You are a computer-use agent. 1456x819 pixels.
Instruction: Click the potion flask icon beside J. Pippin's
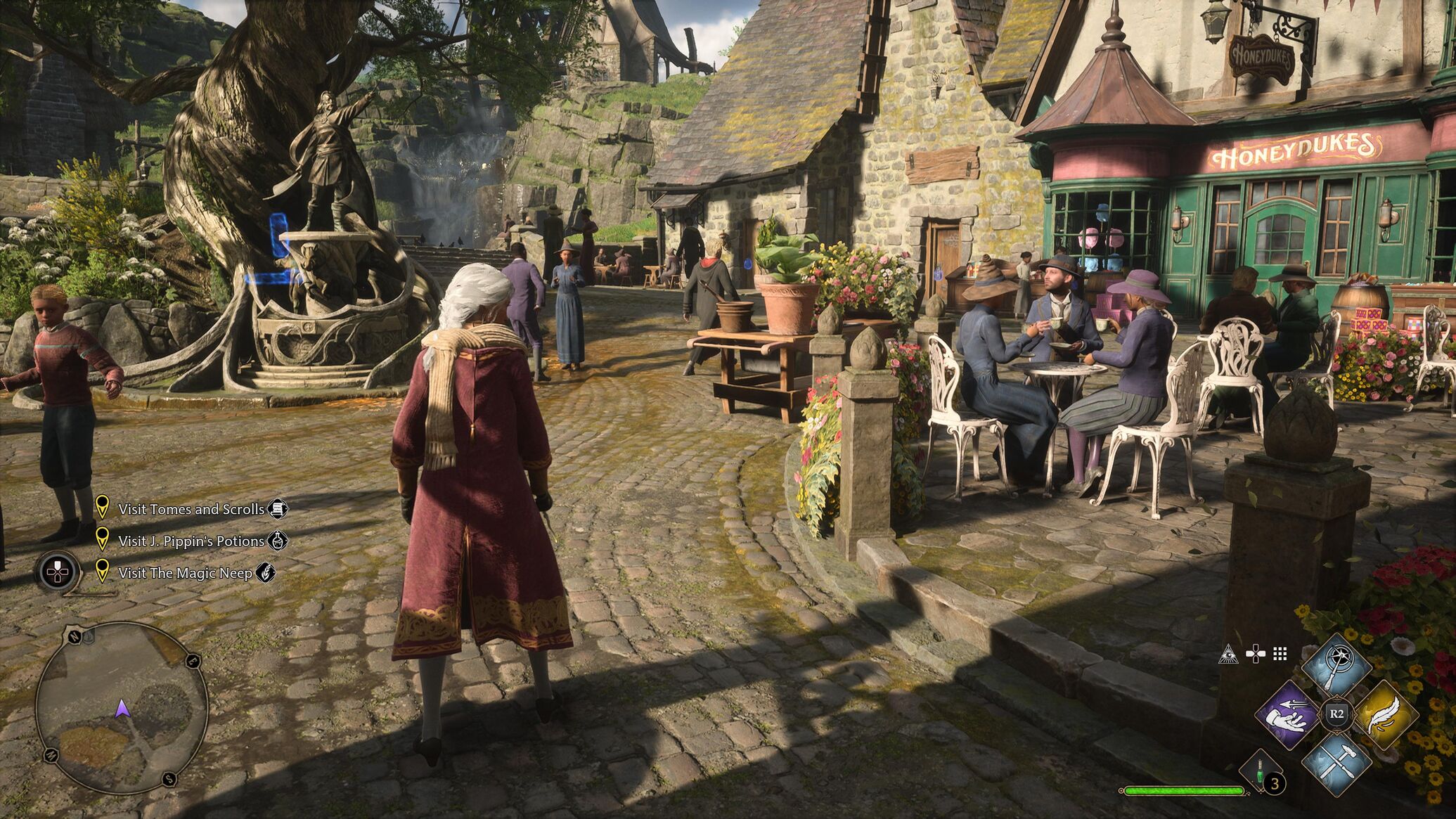coord(278,540)
